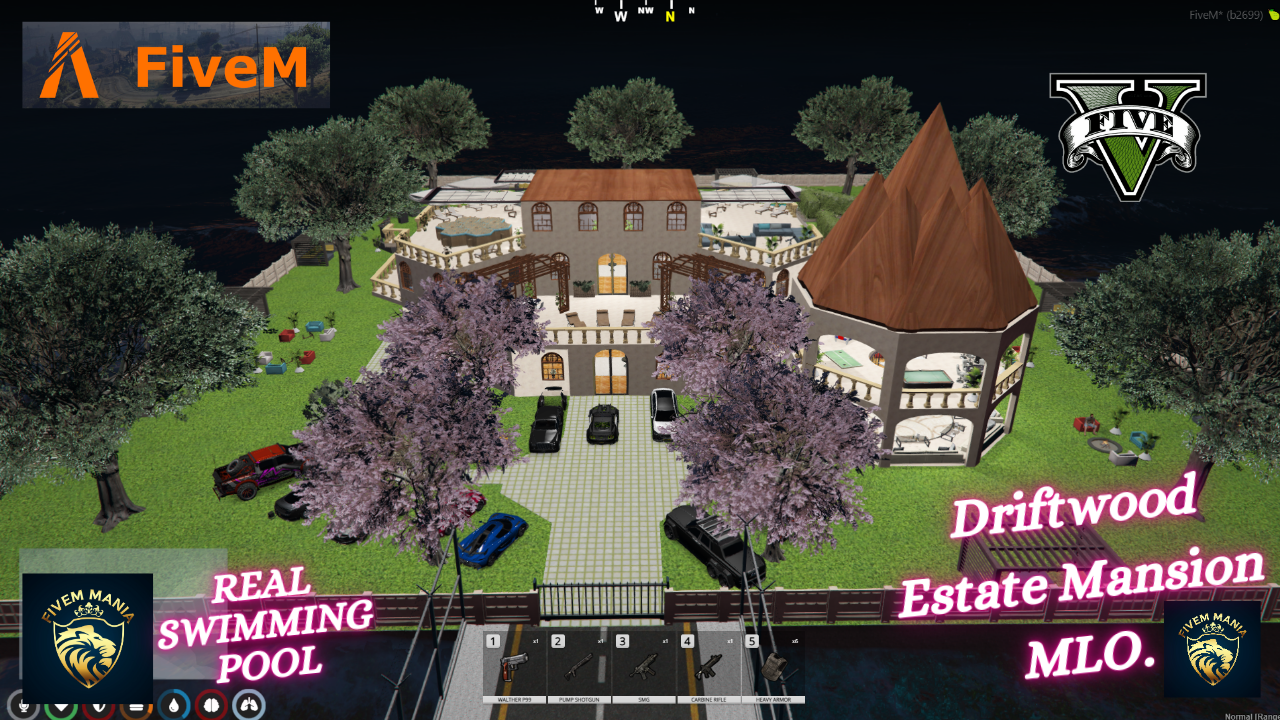
Task: Click the brain stress status icon
Action: pos(211,705)
